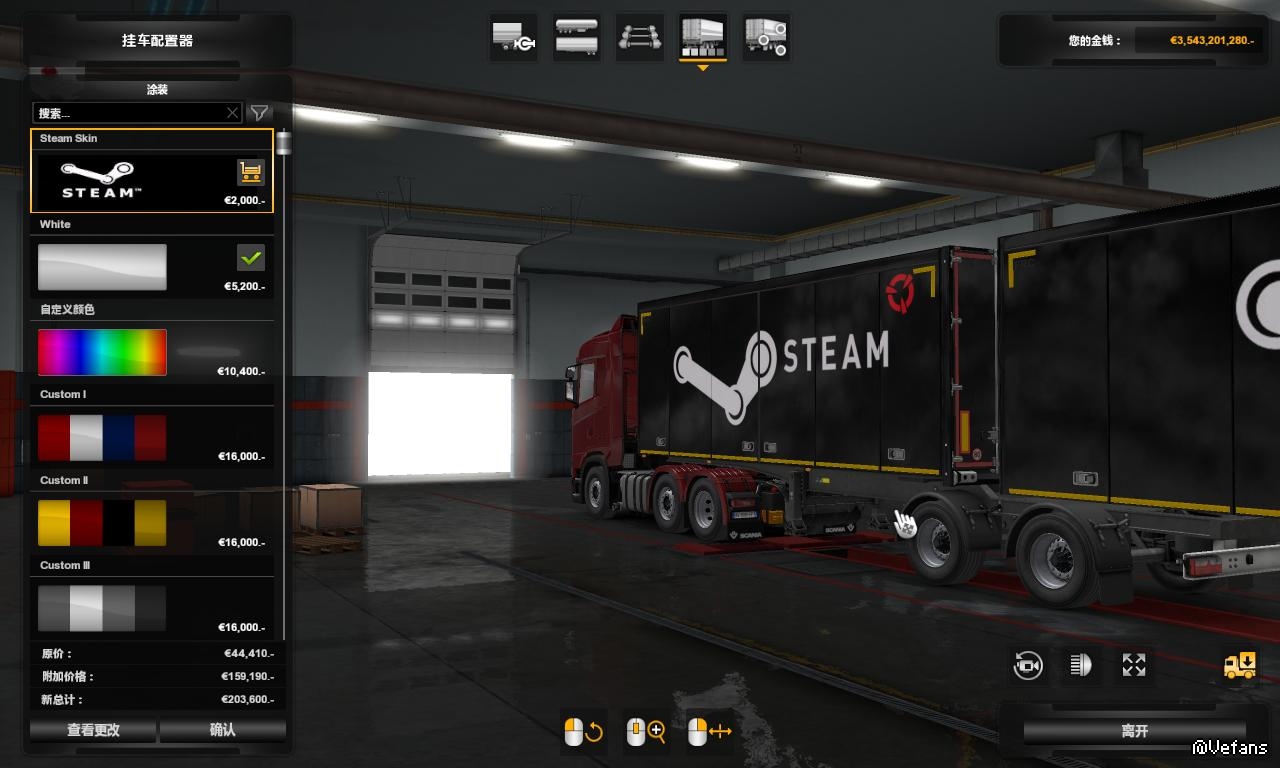
Task: Switch to the trailer accessories tab
Action: 766,38
